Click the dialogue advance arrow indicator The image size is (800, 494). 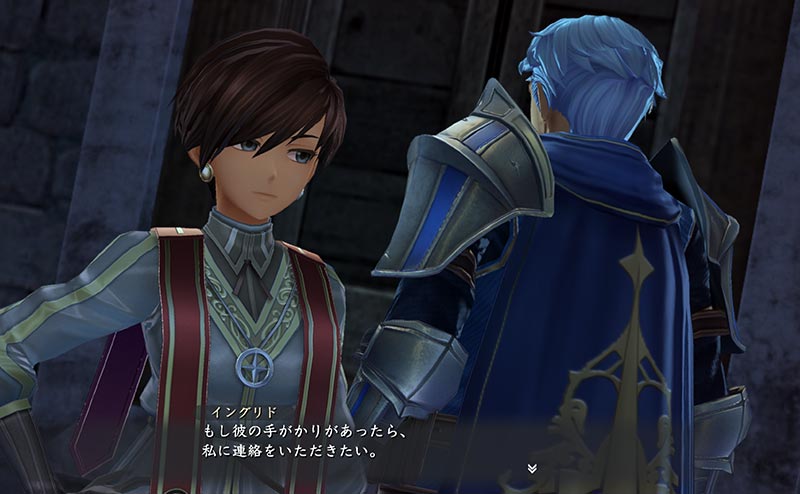(532, 467)
